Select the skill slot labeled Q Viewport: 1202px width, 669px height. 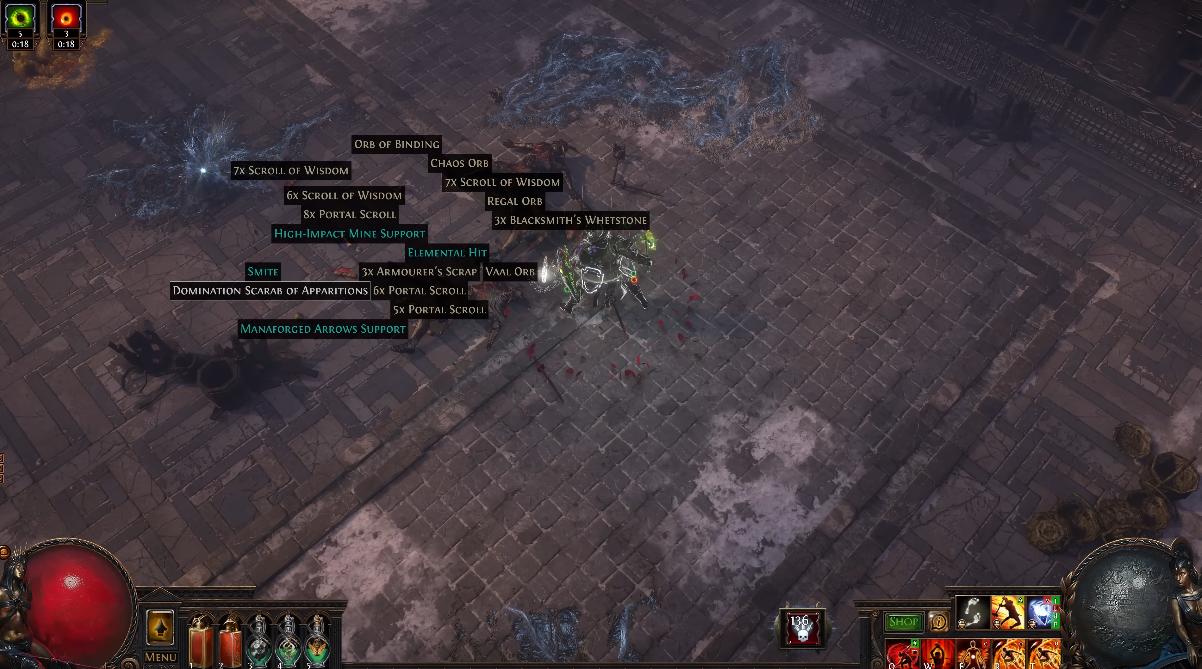point(904,654)
